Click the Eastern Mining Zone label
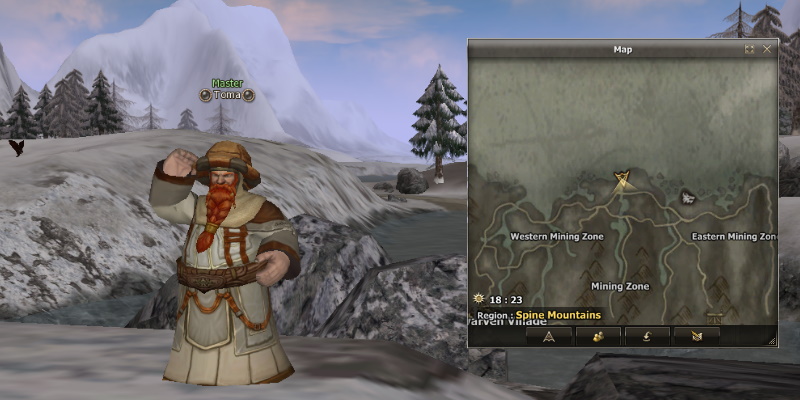 [733, 237]
